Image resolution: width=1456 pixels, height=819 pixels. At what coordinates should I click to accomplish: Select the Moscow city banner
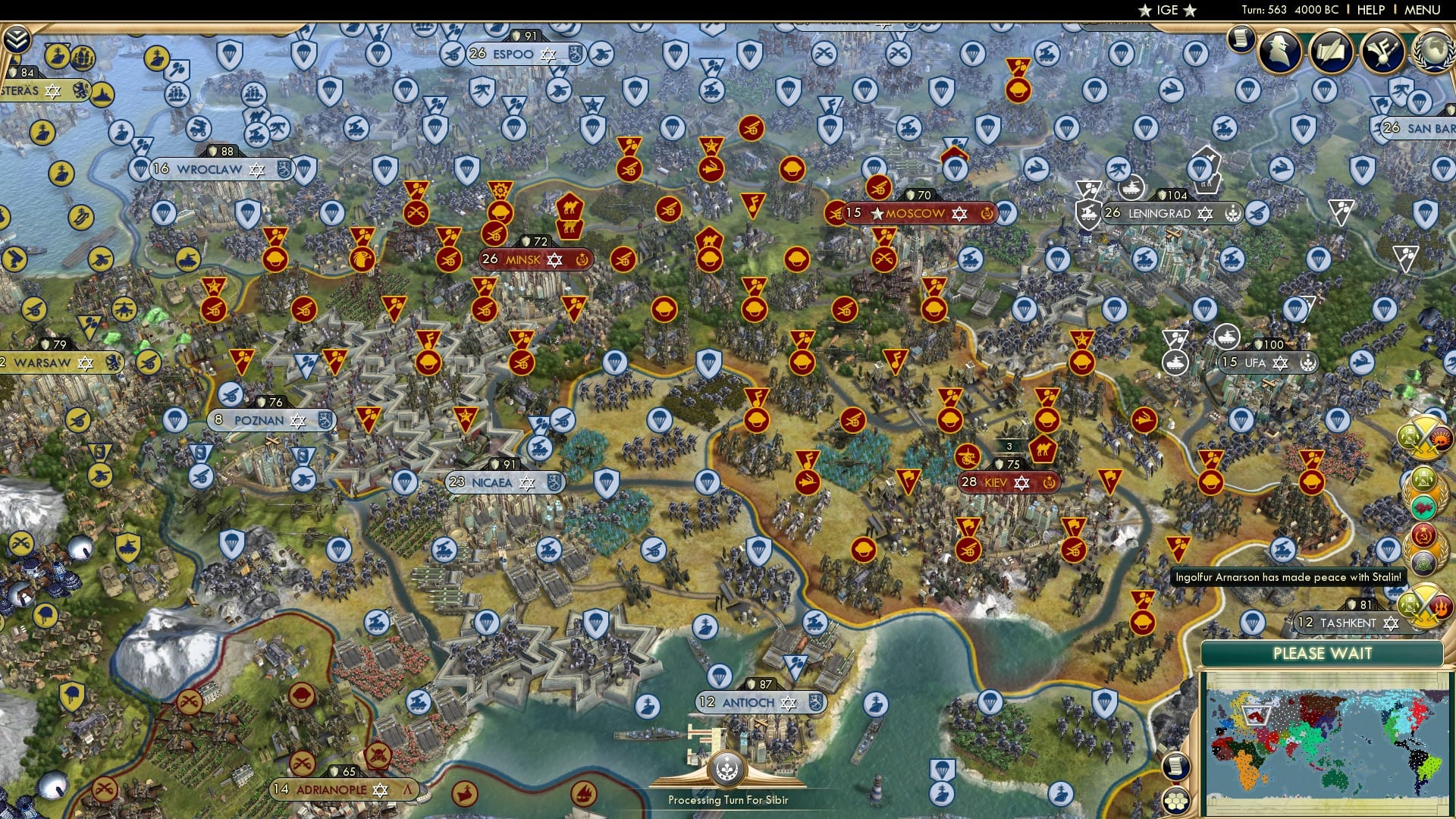pyautogui.click(x=915, y=214)
